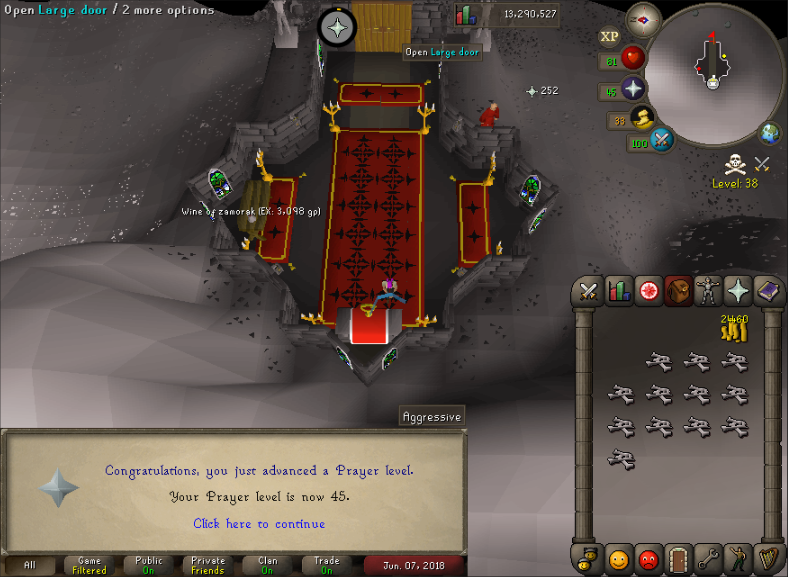
Task: Show the Worn Equipment tab
Action: point(708,291)
